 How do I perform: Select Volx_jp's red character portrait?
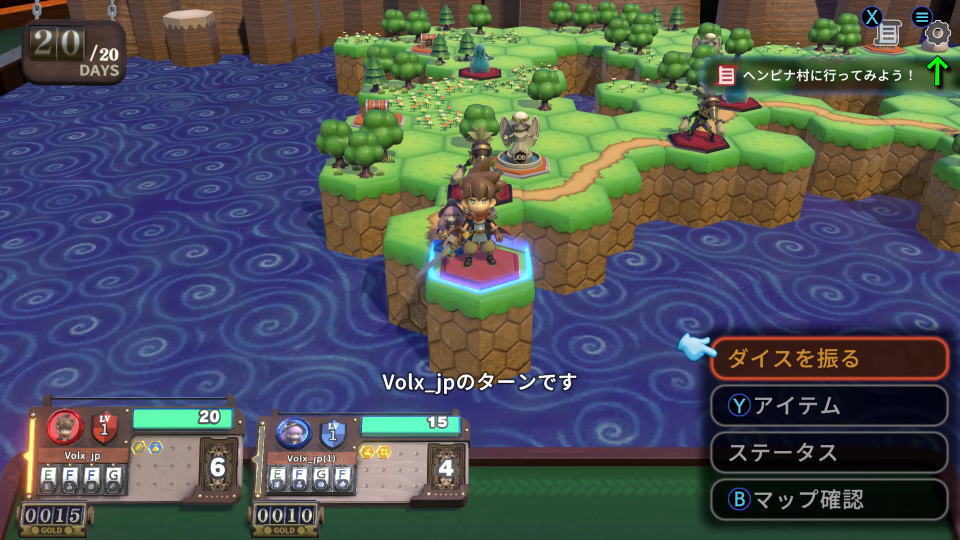tap(65, 428)
